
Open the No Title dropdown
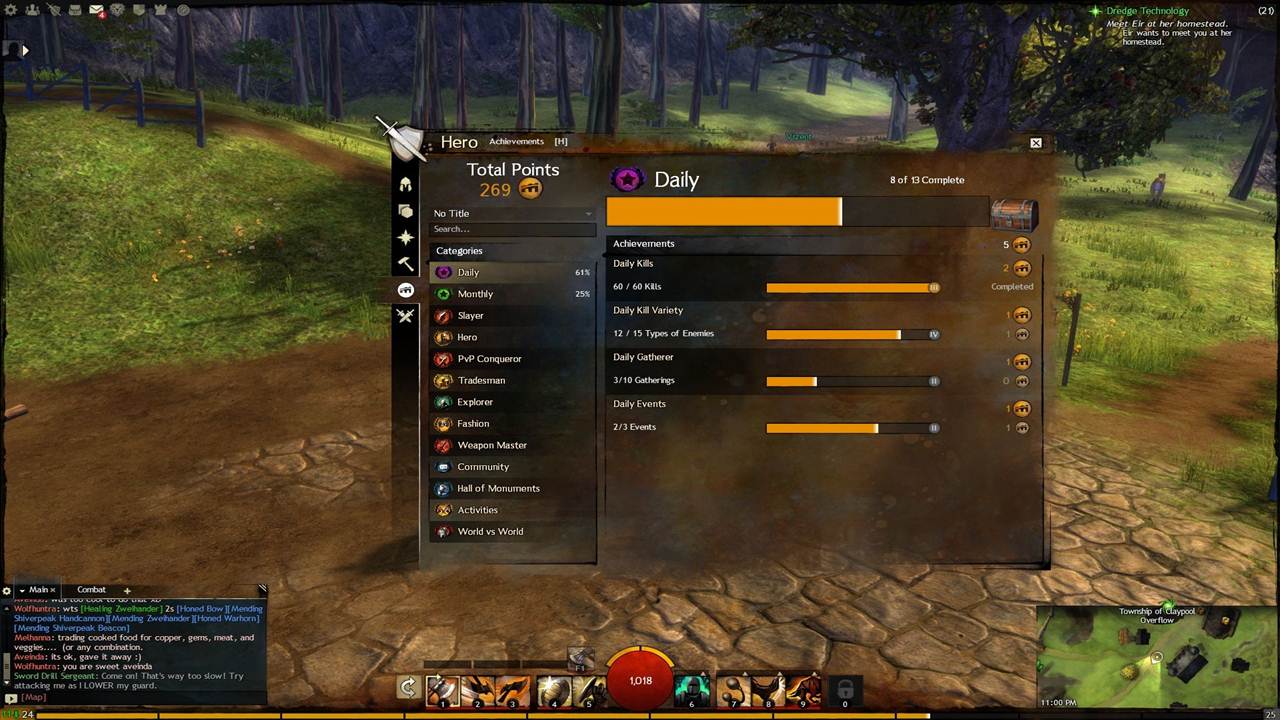click(x=512, y=213)
